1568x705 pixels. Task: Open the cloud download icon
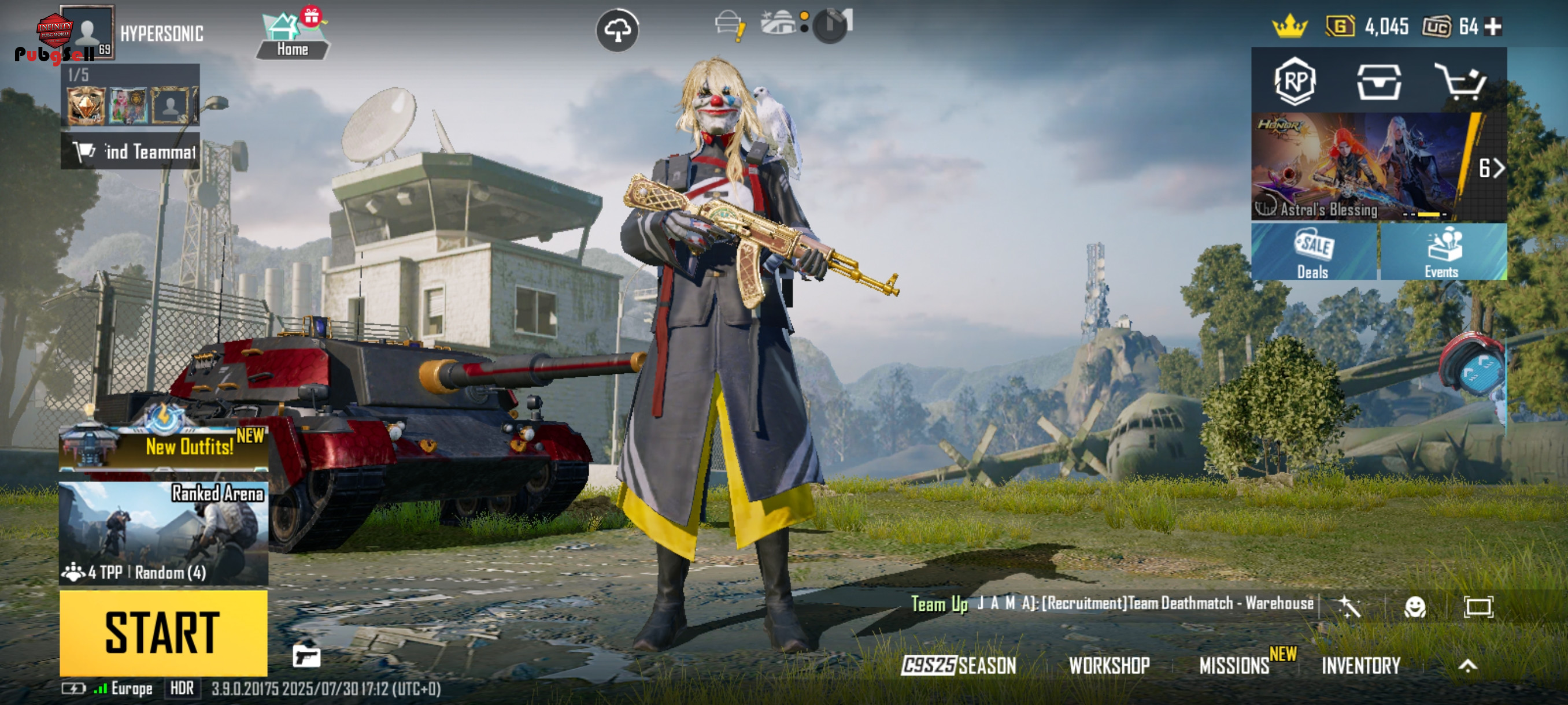coord(616,30)
